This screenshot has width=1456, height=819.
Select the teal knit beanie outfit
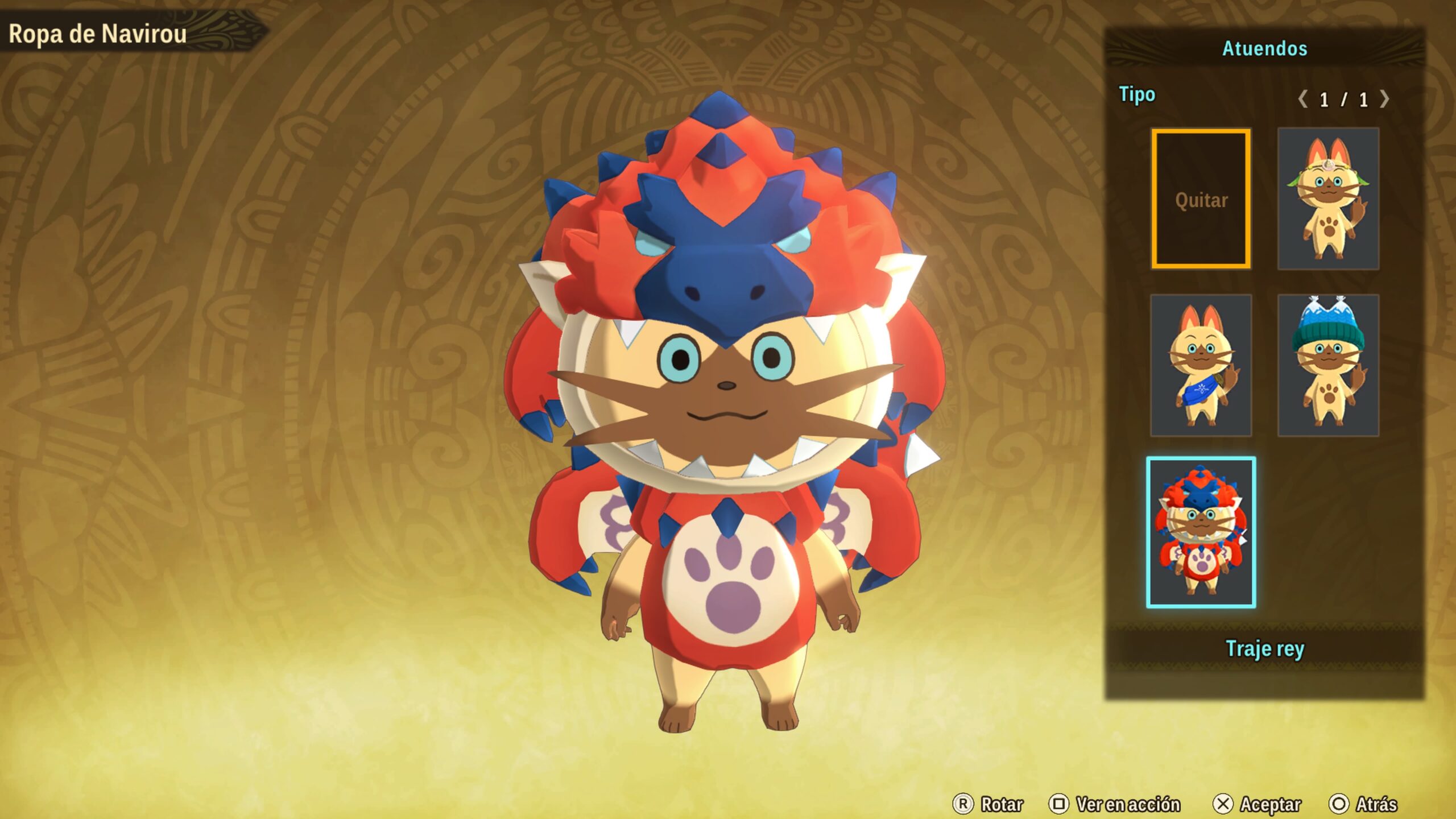[1328, 365]
